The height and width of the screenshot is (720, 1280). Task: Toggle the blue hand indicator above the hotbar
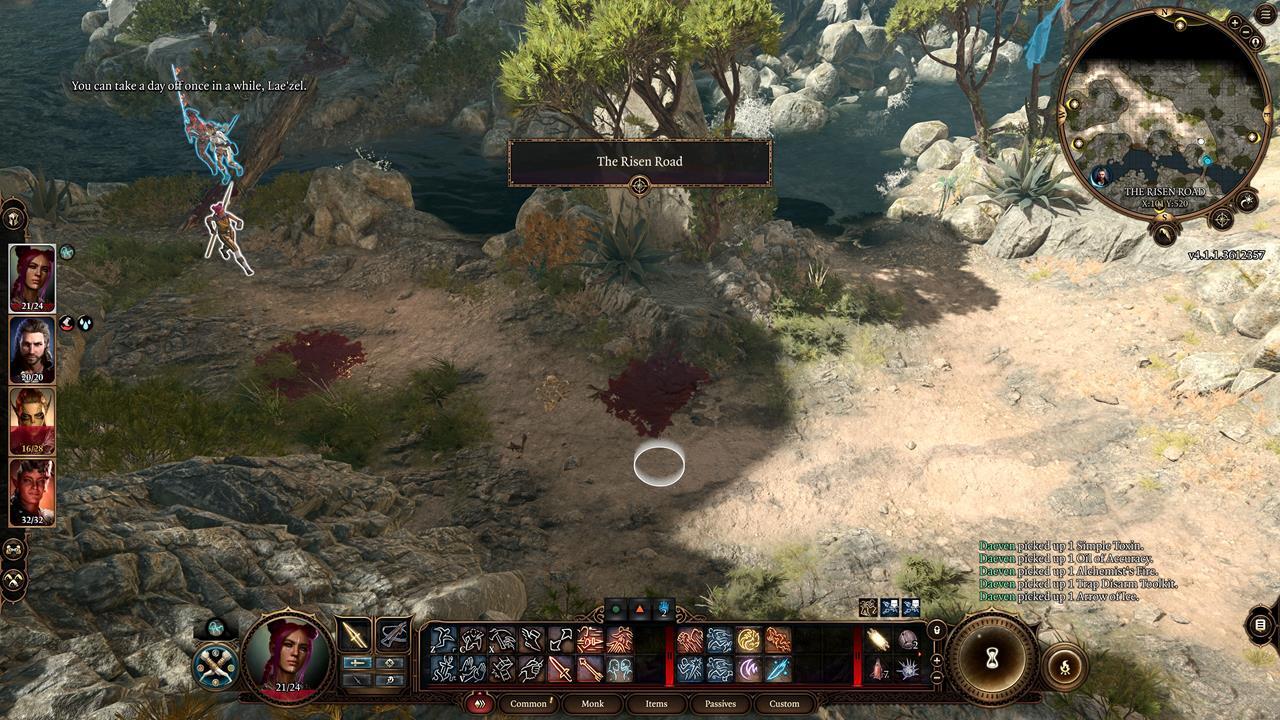pos(662,607)
